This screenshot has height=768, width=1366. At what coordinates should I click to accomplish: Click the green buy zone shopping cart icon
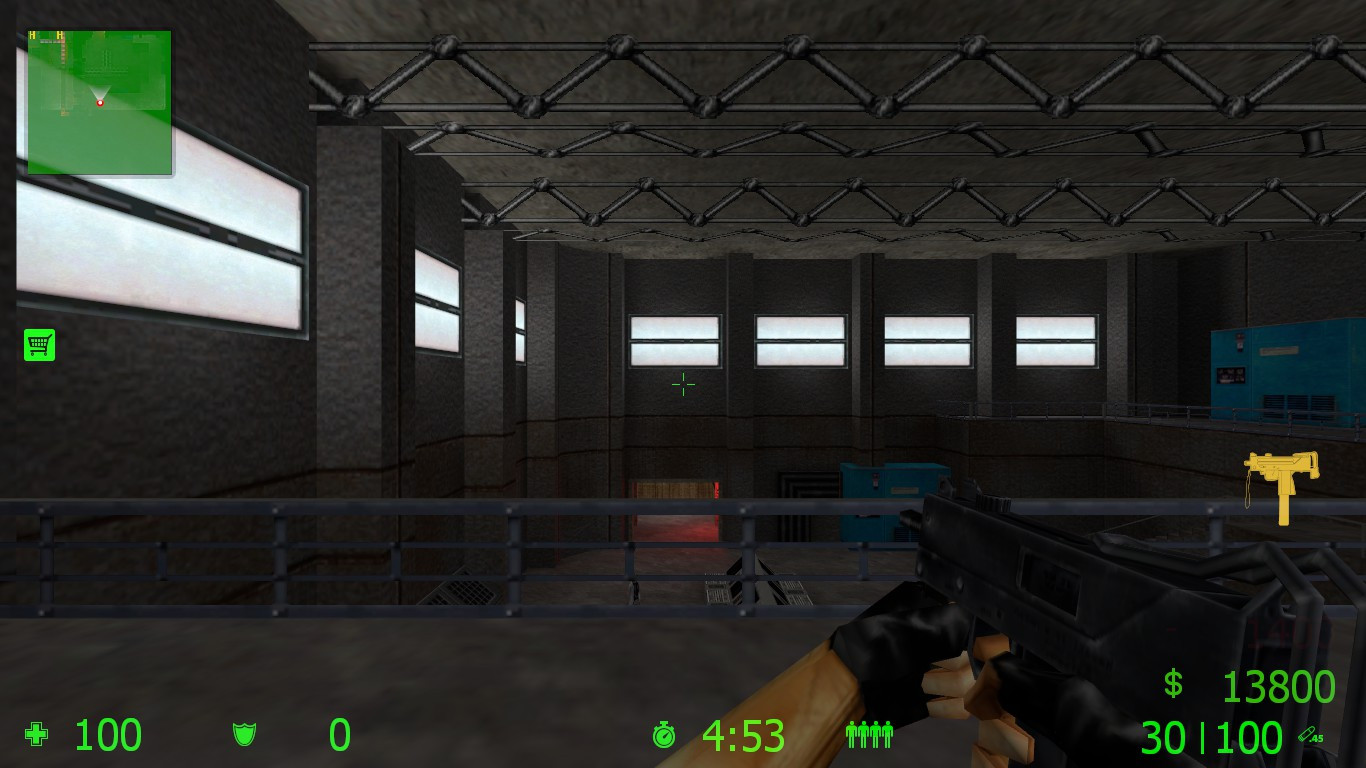pyautogui.click(x=39, y=344)
